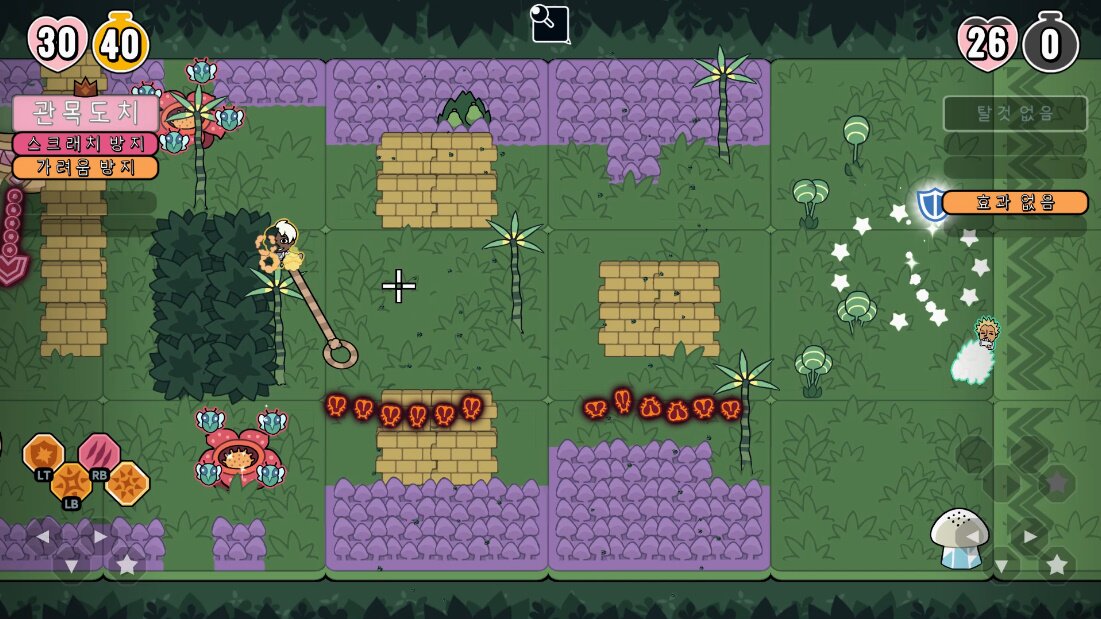Open the magnifying glass speech bubble icon
Viewport: 1101px width, 619px height.
click(x=550, y=24)
